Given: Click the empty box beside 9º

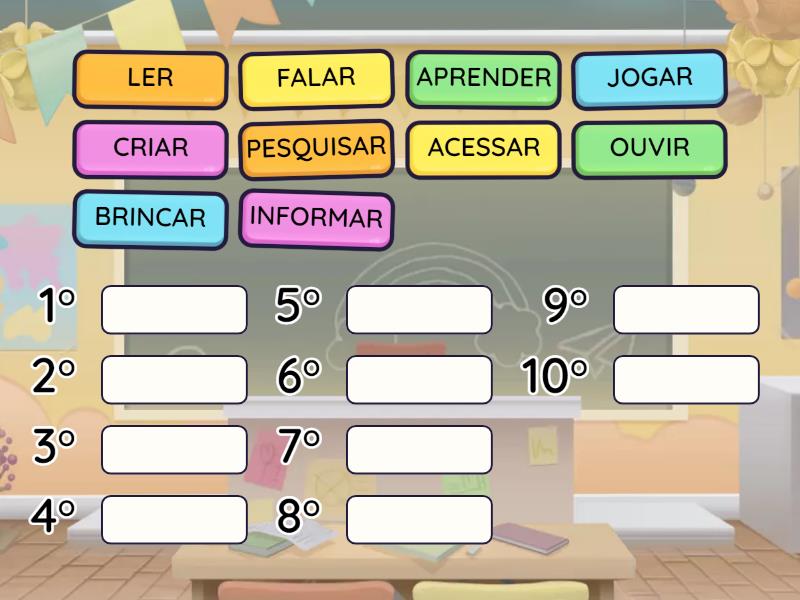Looking at the screenshot, I should [686, 309].
